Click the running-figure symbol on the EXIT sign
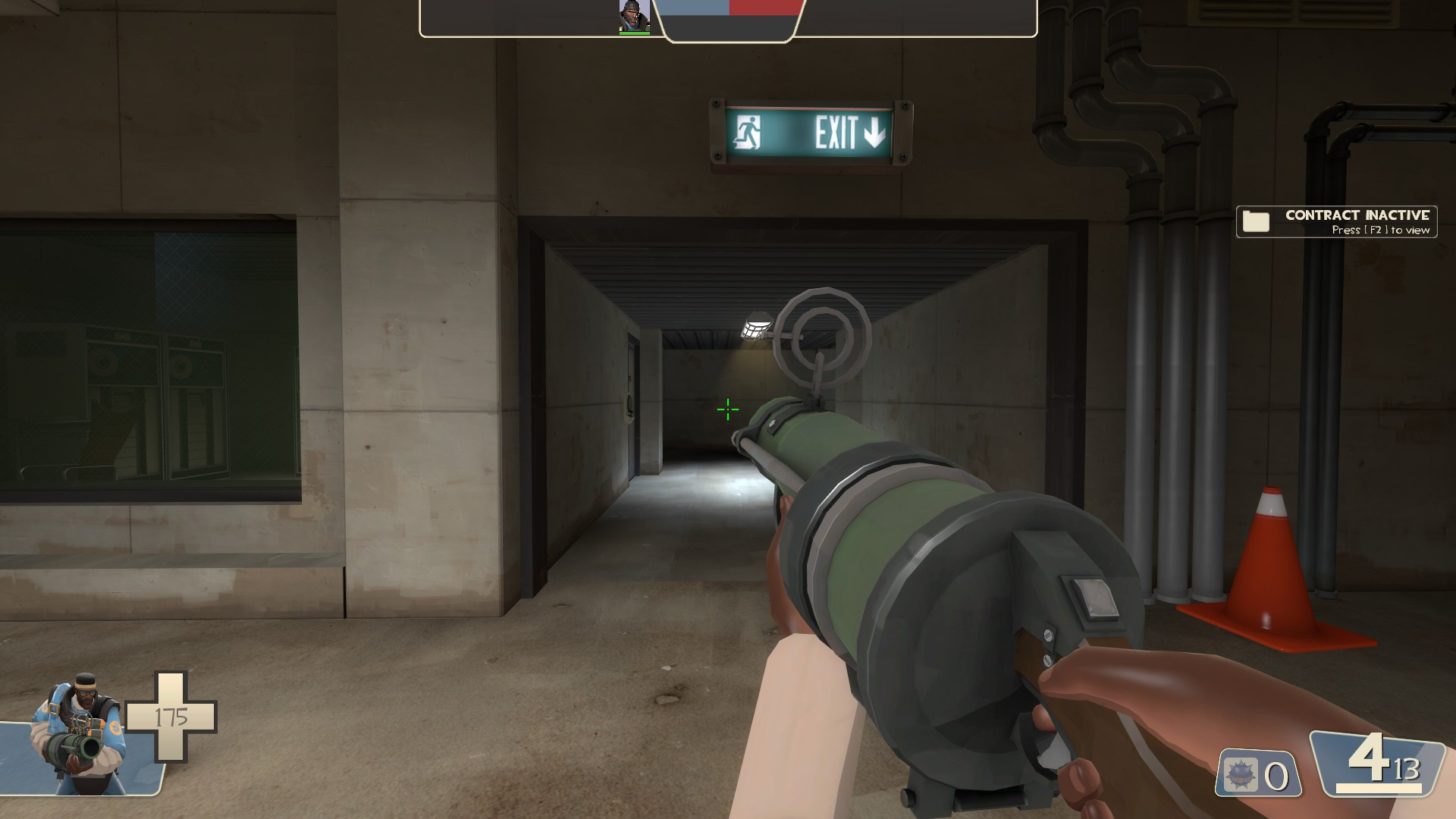Screen dimensions: 1456x819 tap(747, 133)
